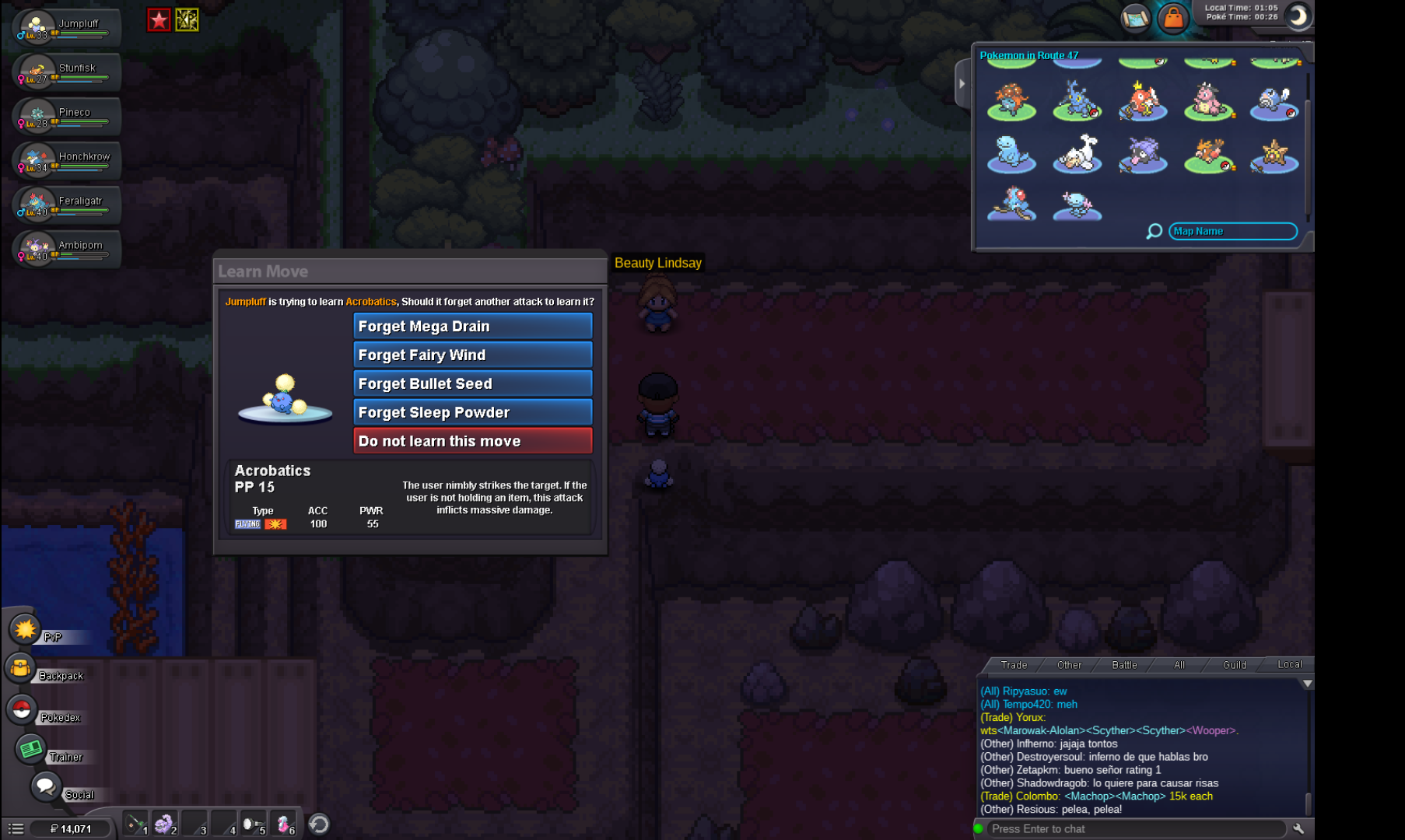Choose Forget Fairy Wind
1405x840 pixels.
[x=472, y=355]
